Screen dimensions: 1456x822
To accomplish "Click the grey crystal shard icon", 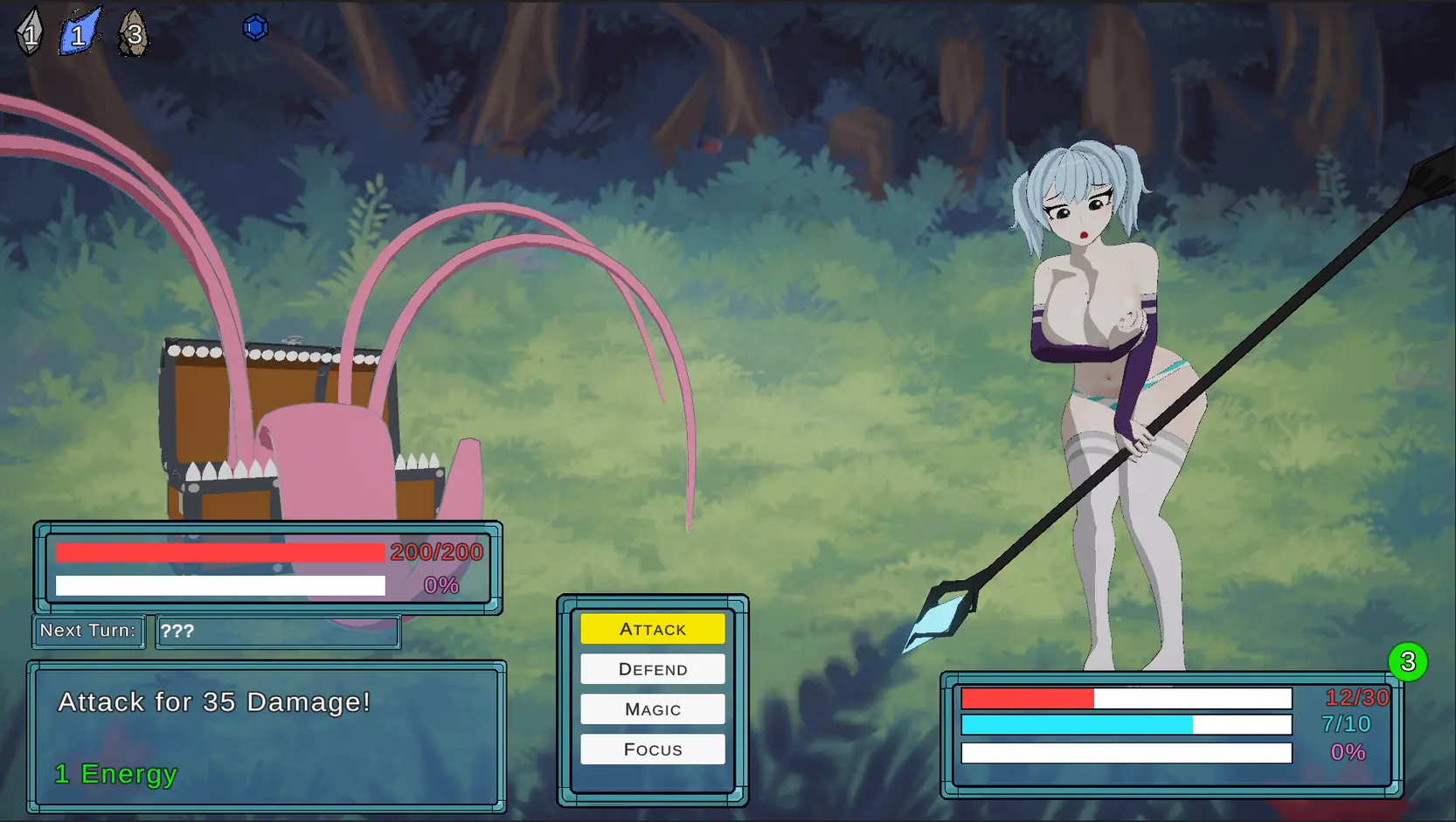I will [30, 33].
